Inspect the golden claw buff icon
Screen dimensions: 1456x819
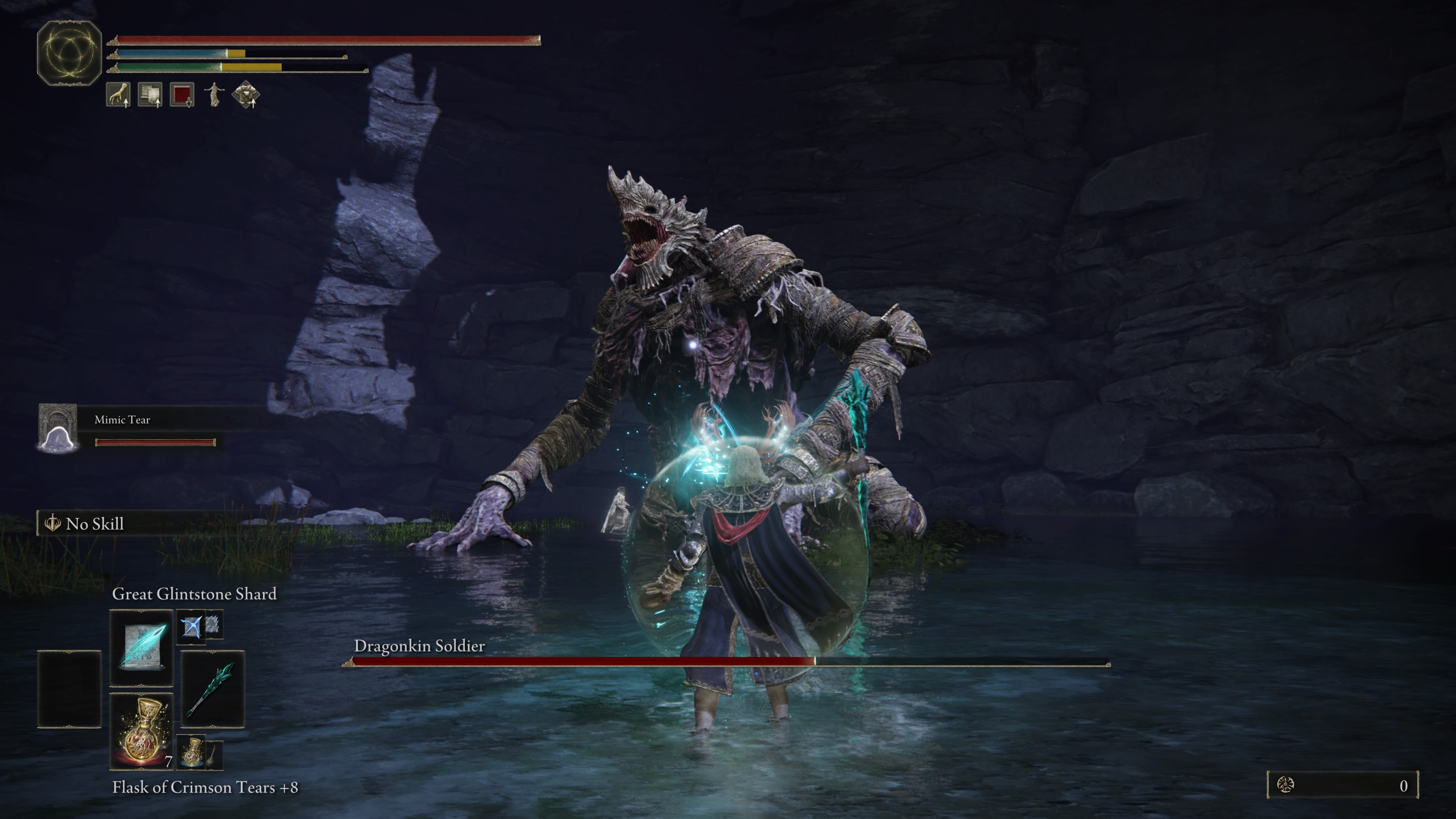click(118, 94)
